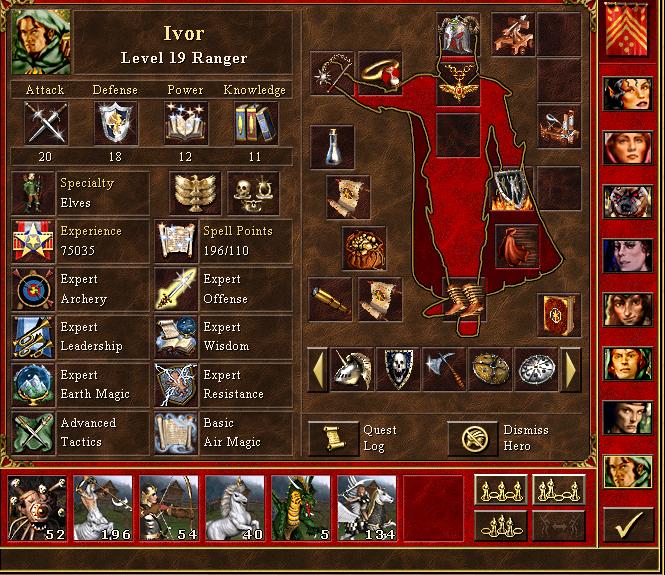Dismiss Hero button
665x575 pixels.
[x=473, y=438]
